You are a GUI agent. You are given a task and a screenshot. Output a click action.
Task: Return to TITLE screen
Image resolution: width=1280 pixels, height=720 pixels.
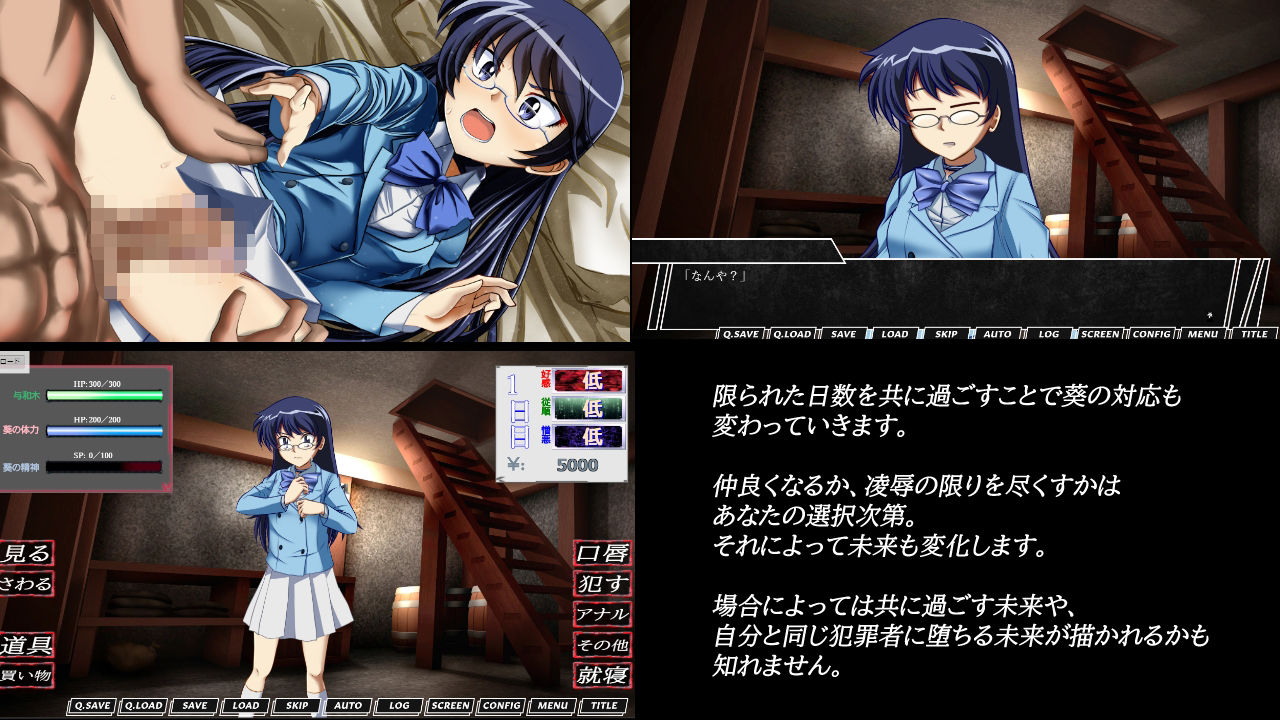[603, 706]
